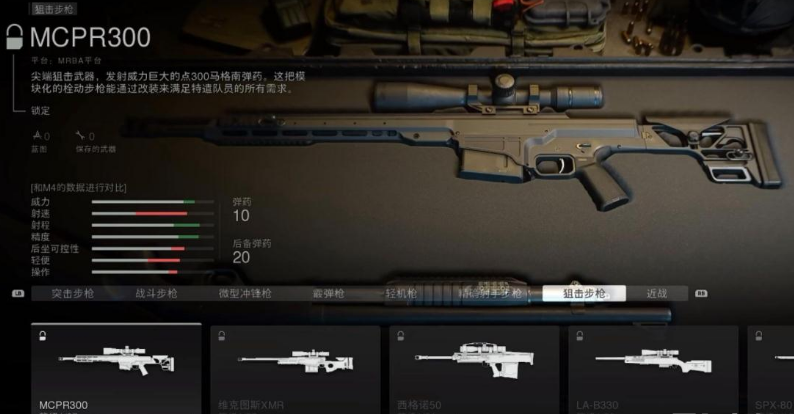794x414 pixels.
Task: Open the 精确射手步枪 category tab
Action: pyautogui.click(x=490, y=294)
